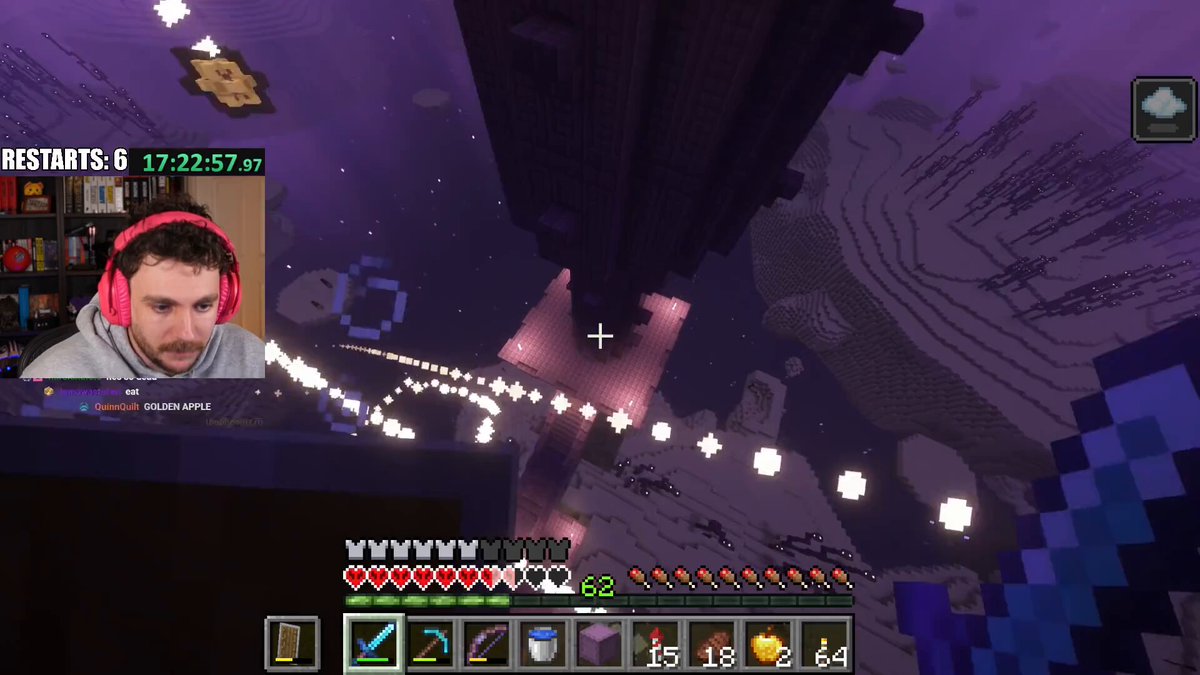Select the diamond sword hotbar slot
The height and width of the screenshot is (675, 1200).
click(x=374, y=643)
